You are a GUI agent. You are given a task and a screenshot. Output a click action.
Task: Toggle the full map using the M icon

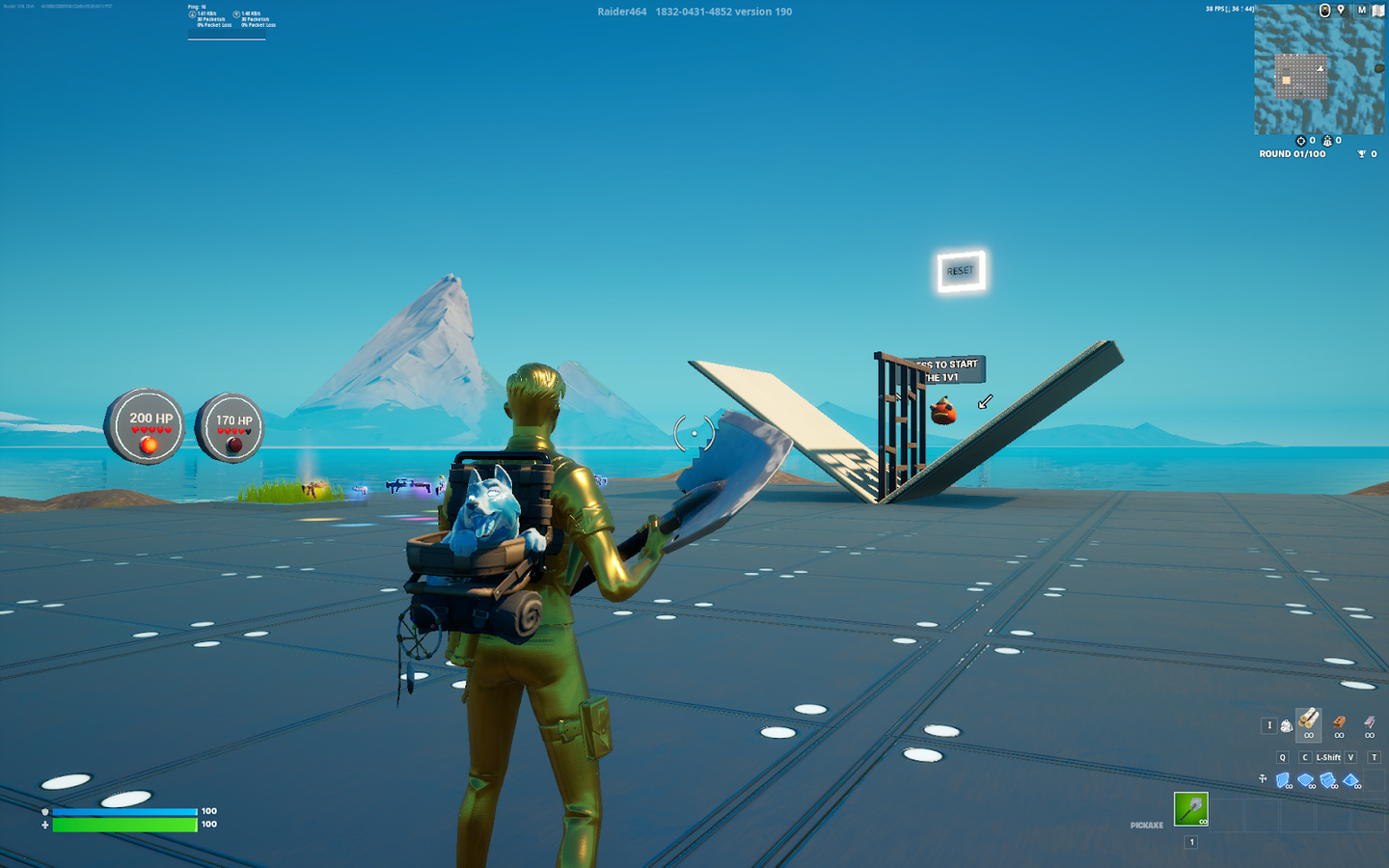coord(1361,10)
